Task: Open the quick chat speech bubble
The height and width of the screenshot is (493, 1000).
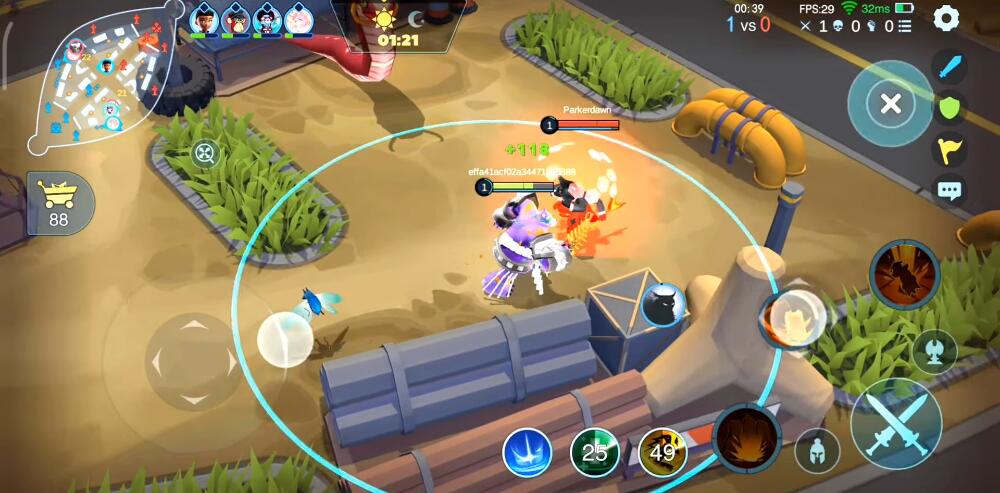Action: (950, 190)
